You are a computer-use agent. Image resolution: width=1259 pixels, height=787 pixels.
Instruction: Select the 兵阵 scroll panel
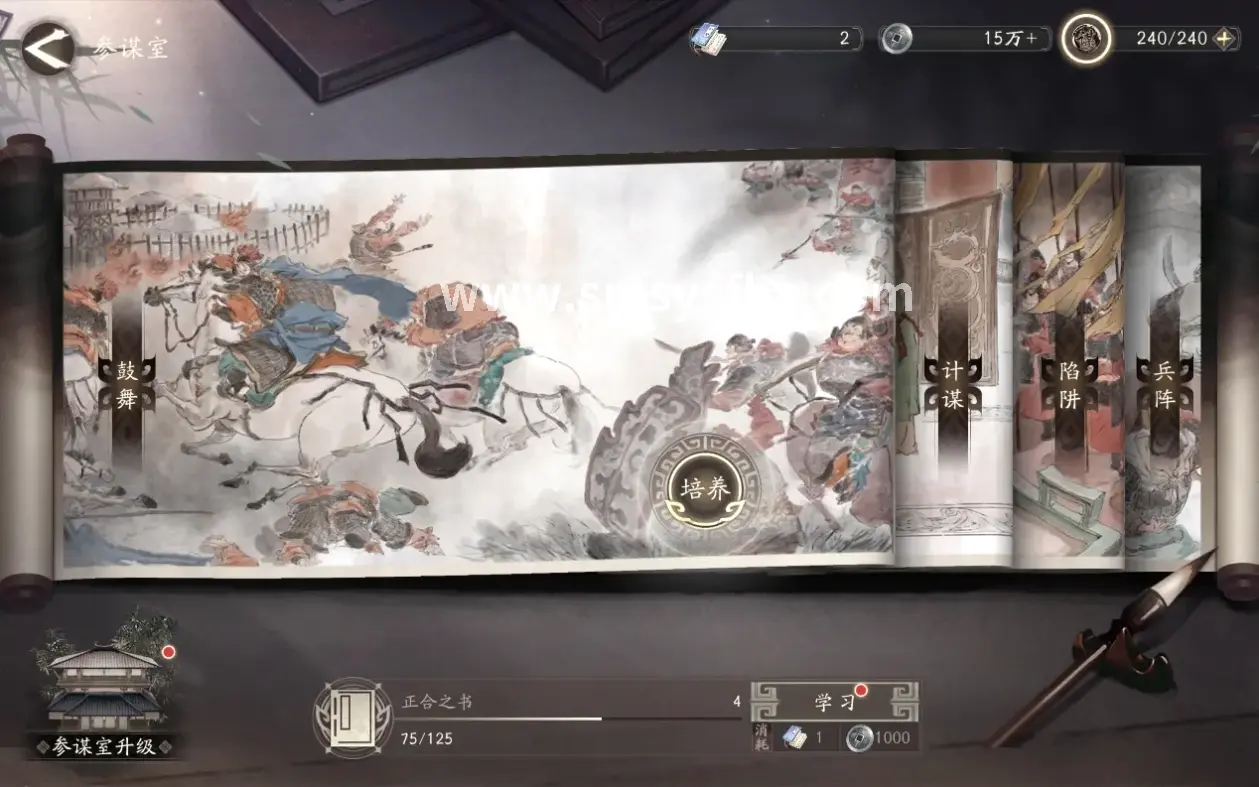tap(1163, 385)
